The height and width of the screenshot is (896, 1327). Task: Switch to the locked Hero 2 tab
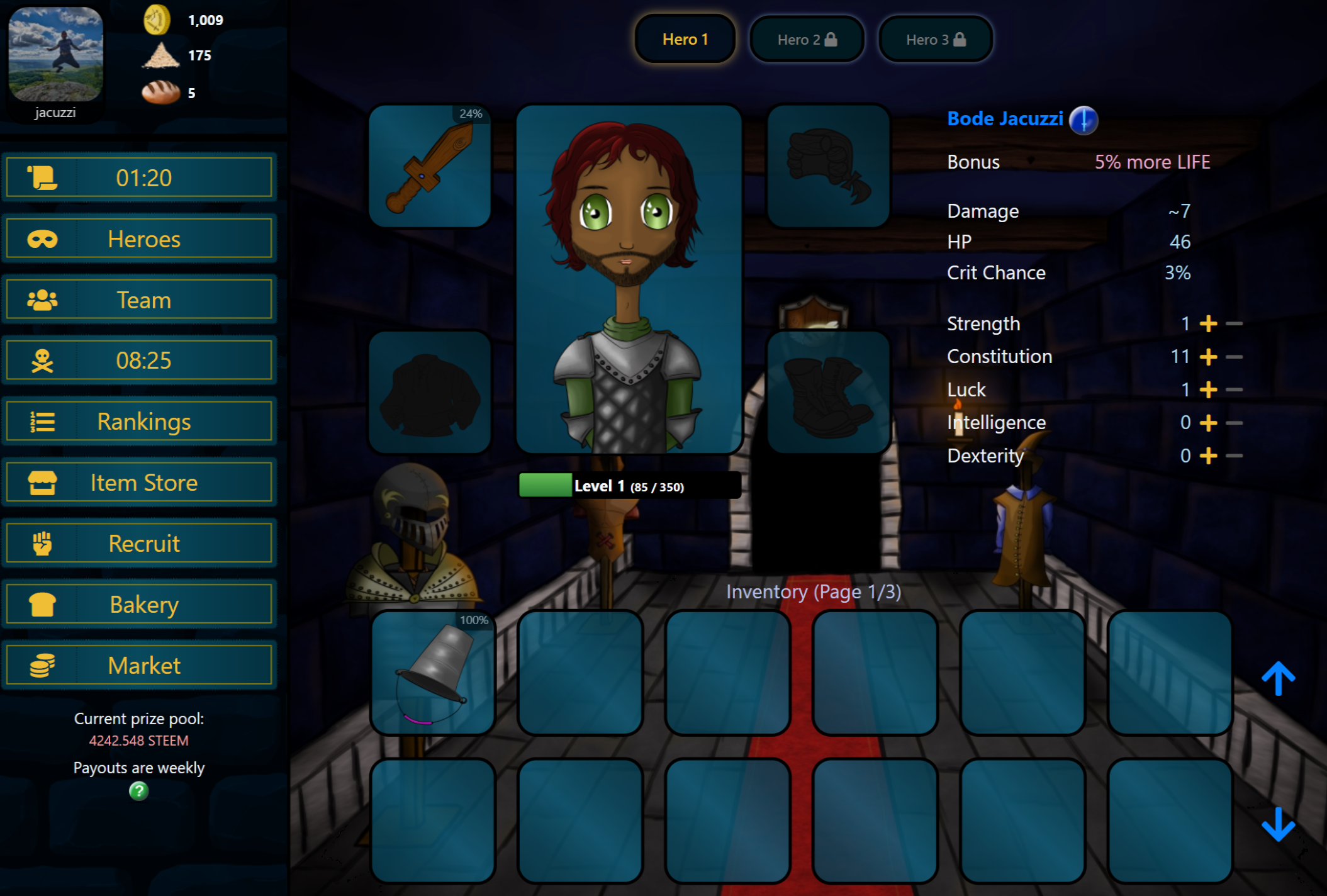pyautogui.click(x=807, y=40)
